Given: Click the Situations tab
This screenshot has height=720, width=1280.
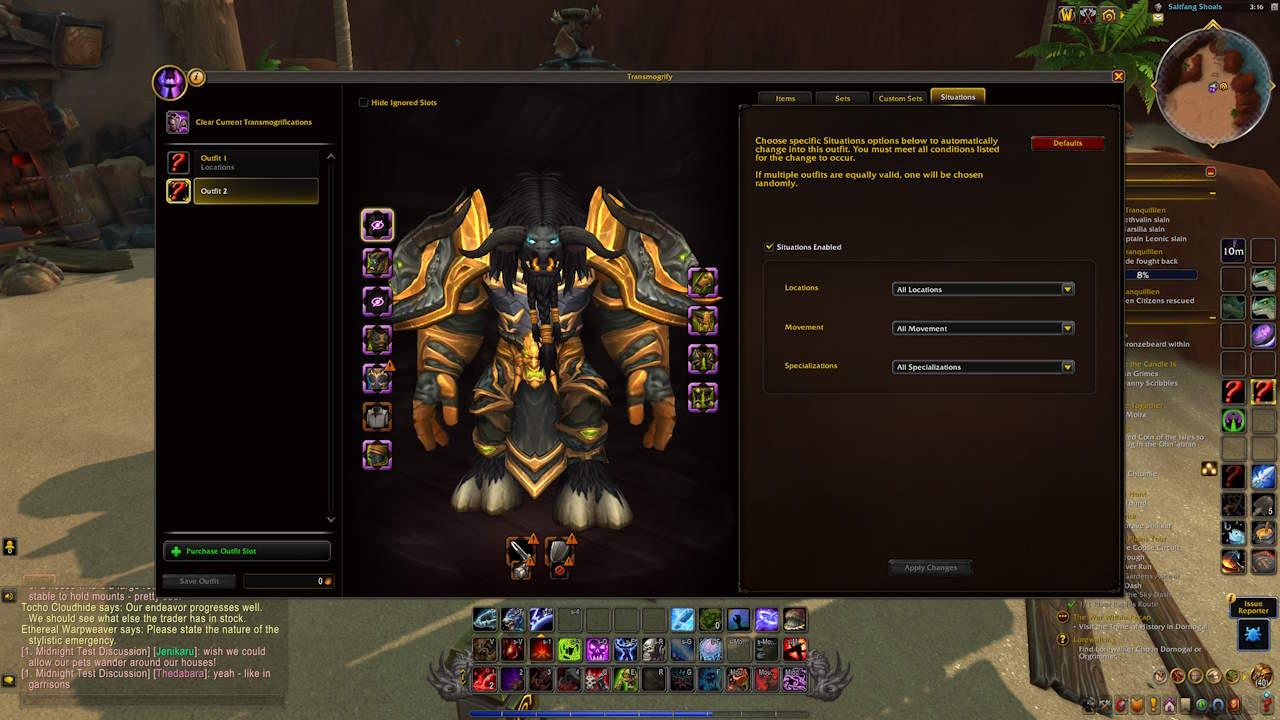Looking at the screenshot, I should (957, 97).
